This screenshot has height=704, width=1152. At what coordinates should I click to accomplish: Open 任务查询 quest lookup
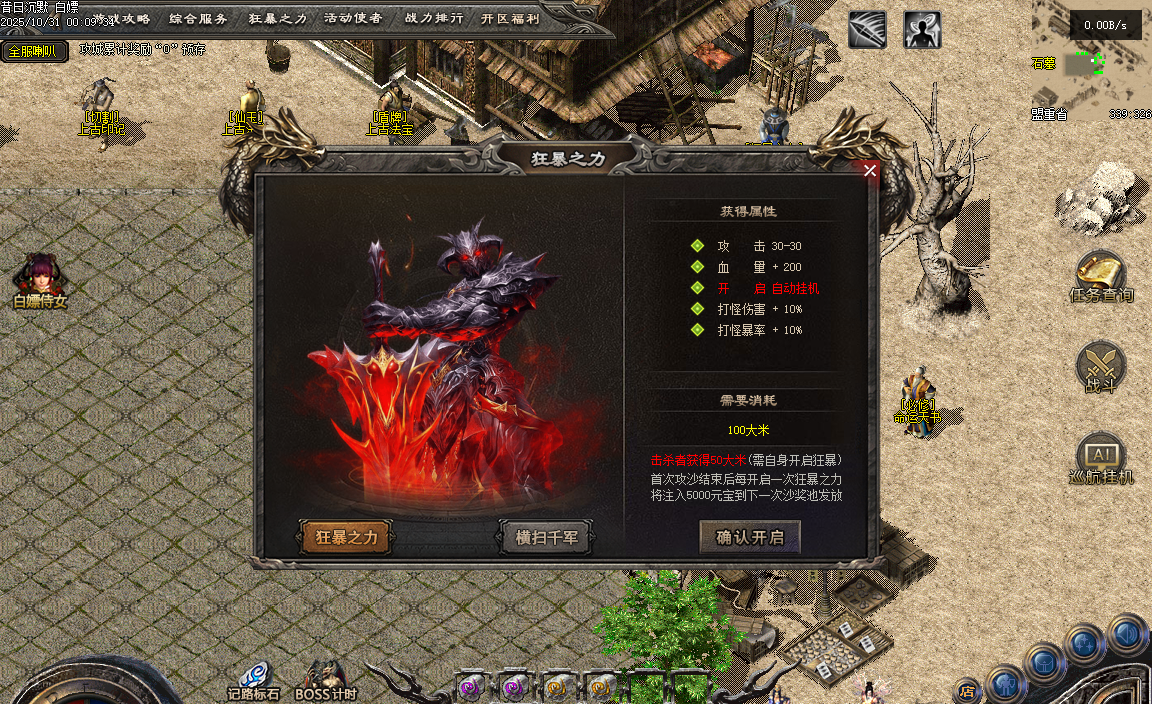[x=1101, y=277]
